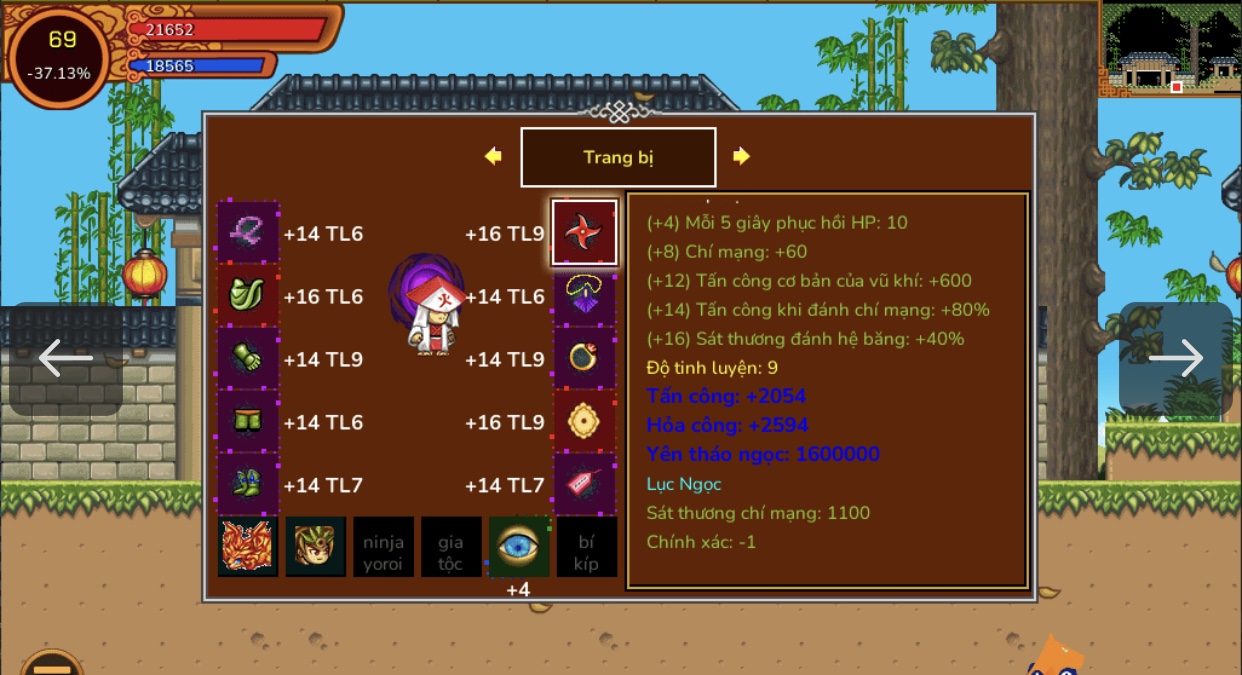
Task: Open the empty ninja yoroi slot
Action: click(x=383, y=547)
